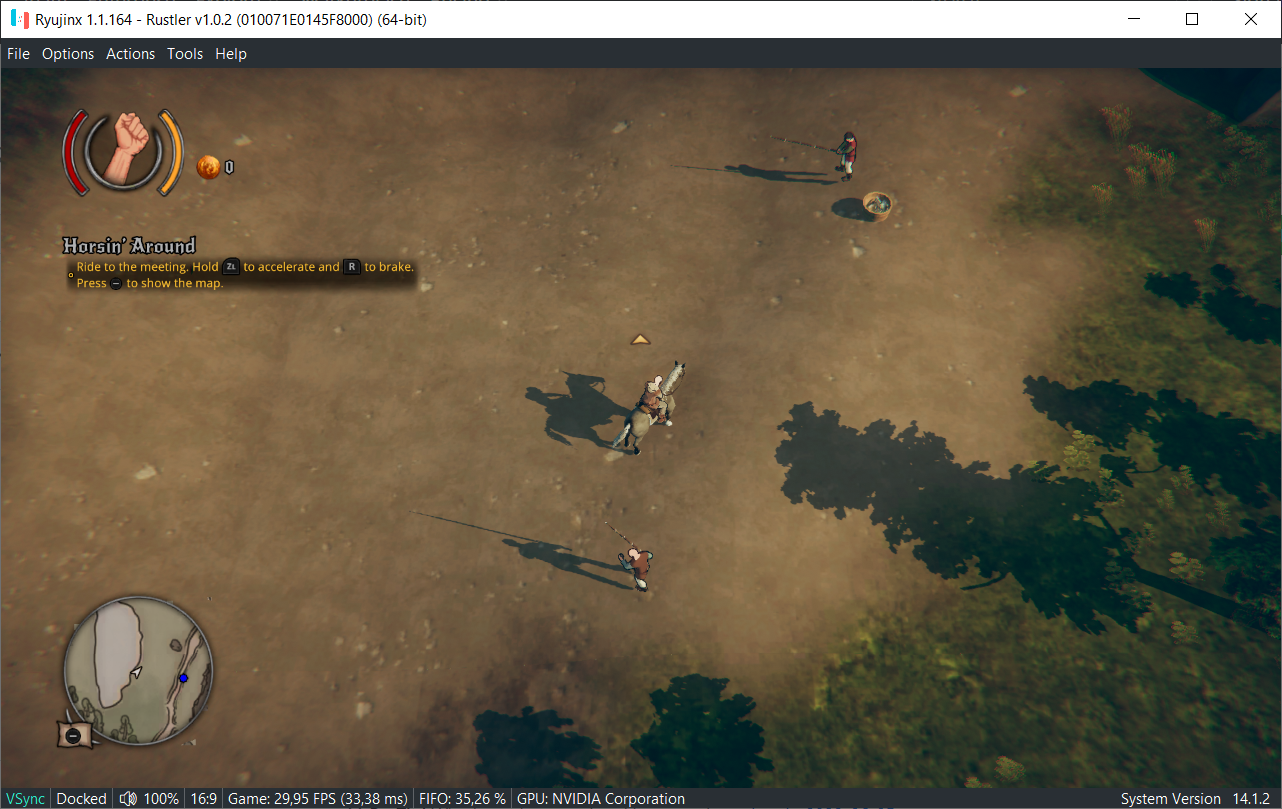The image size is (1282, 809).
Task: Click the minus key icon in the map hint
Action: pyautogui.click(x=116, y=283)
